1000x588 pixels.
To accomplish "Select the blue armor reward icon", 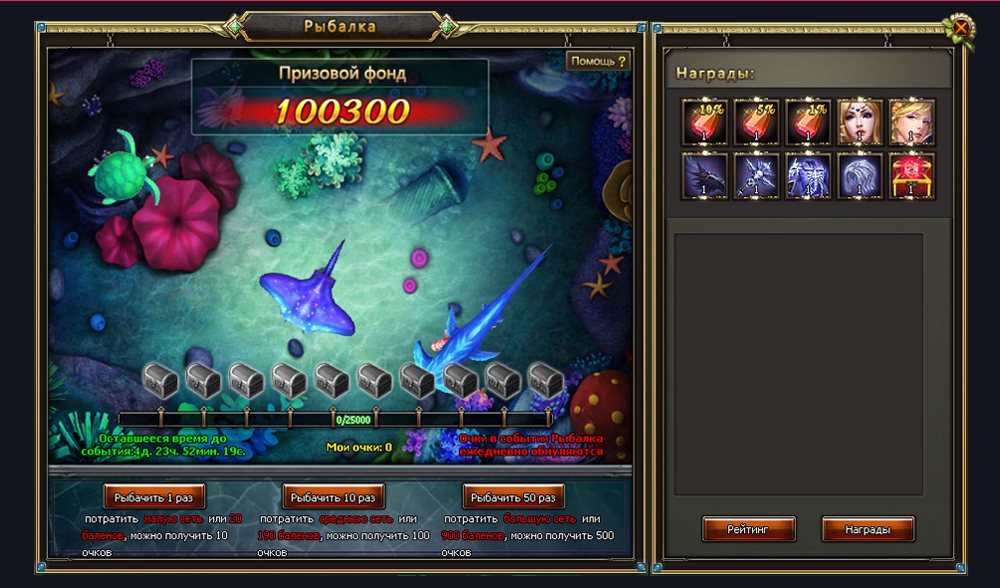I will pos(808,174).
